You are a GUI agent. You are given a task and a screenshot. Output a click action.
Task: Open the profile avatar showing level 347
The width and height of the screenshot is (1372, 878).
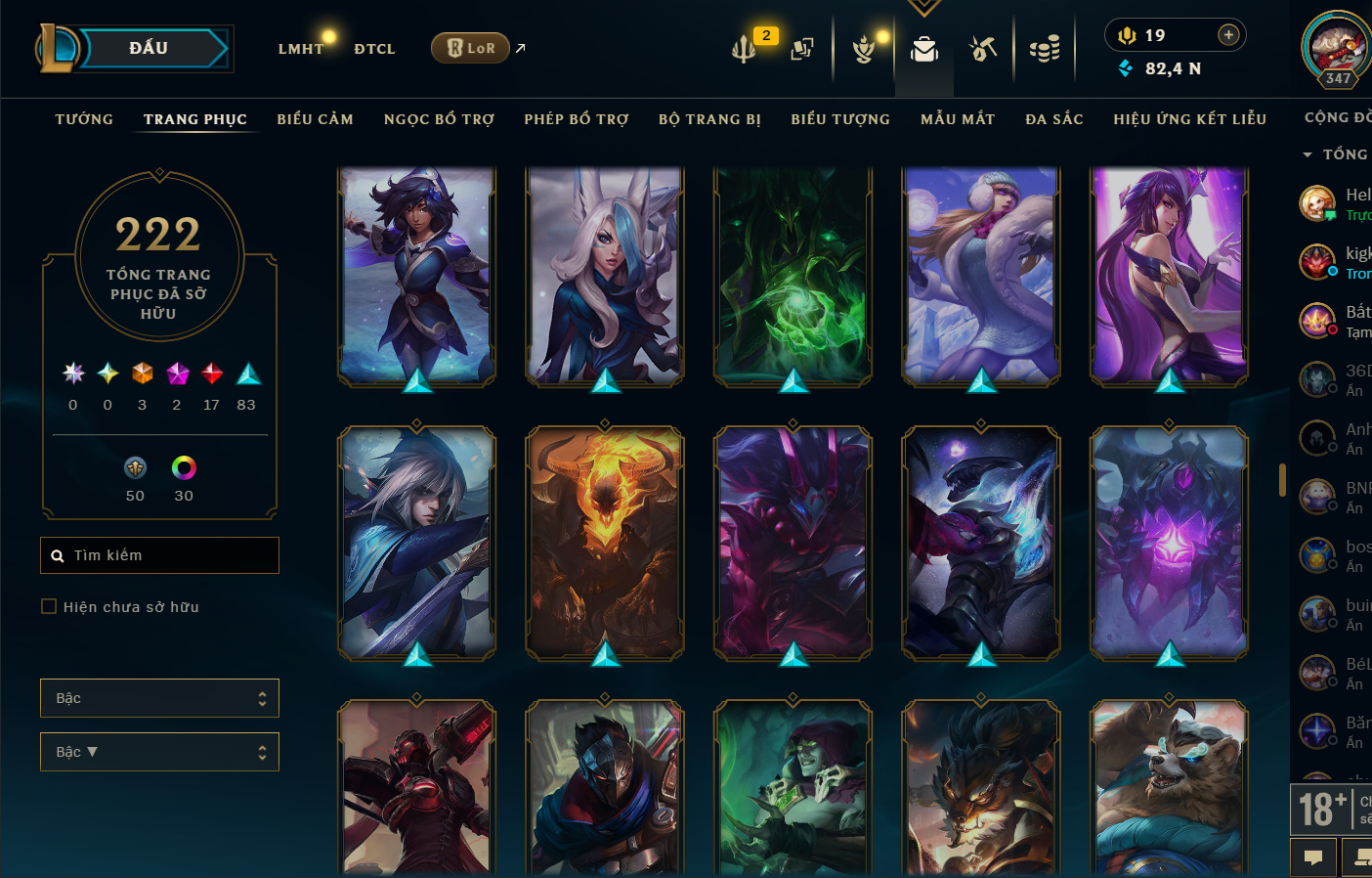click(1337, 47)
